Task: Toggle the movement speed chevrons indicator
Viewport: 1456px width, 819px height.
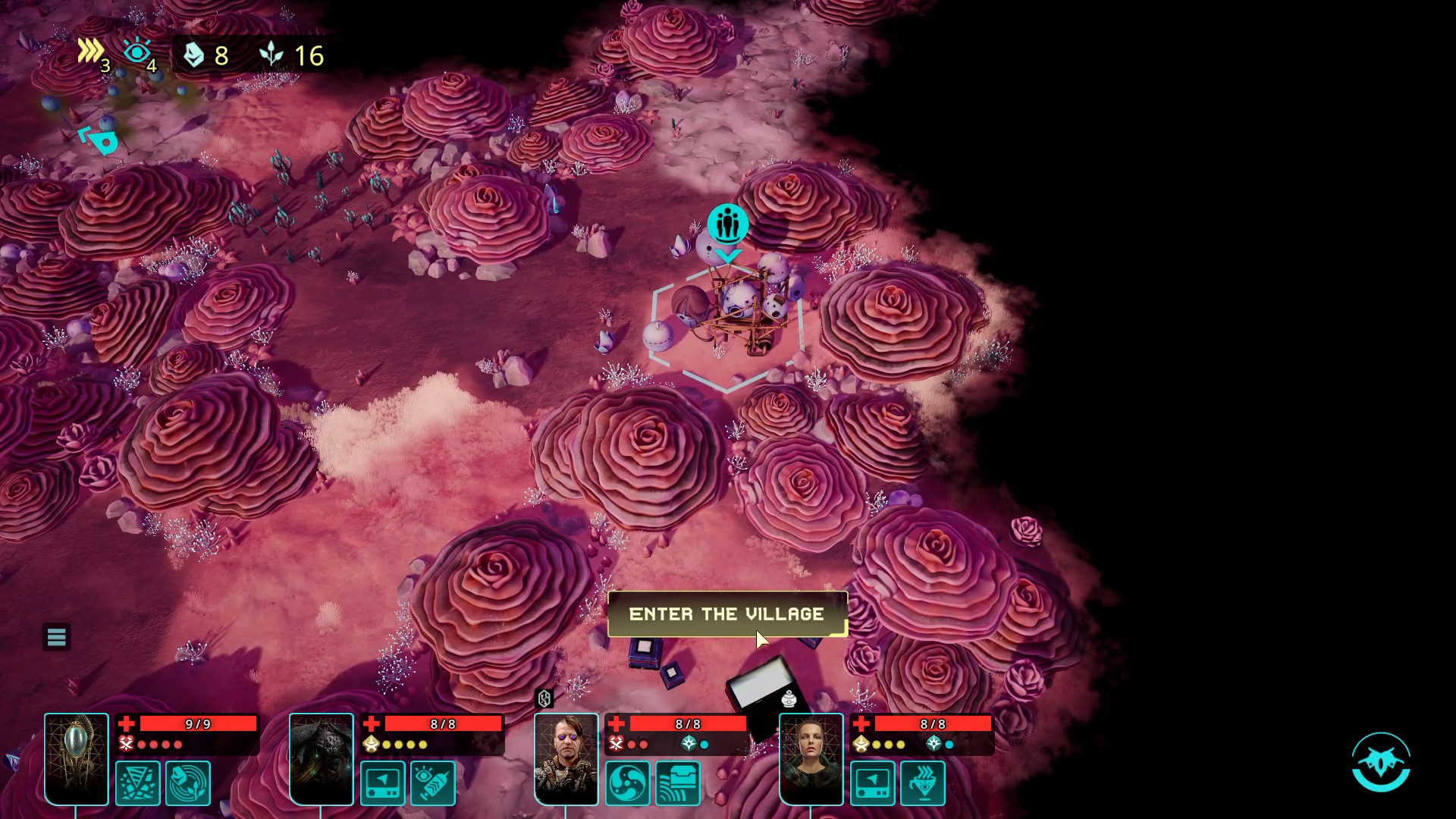Action: click(91, 51)
